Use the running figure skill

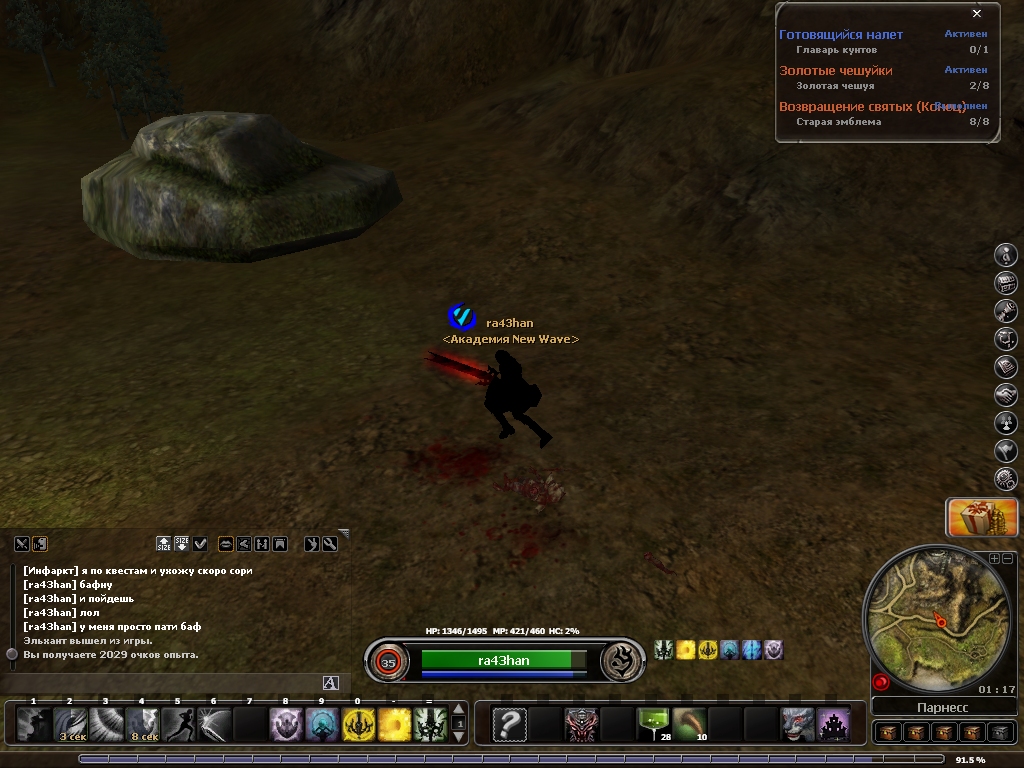pyautogui.click(x=178, y=723)
